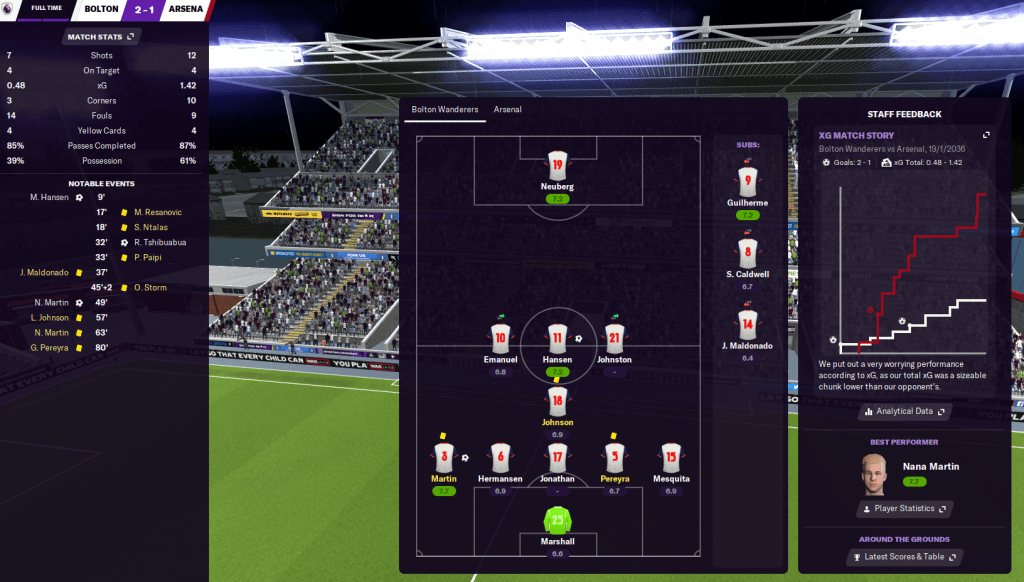1024x582 pixels.
Task: Open the Match Stats panel
Action: pyautogui.click(x=99, y=37)
